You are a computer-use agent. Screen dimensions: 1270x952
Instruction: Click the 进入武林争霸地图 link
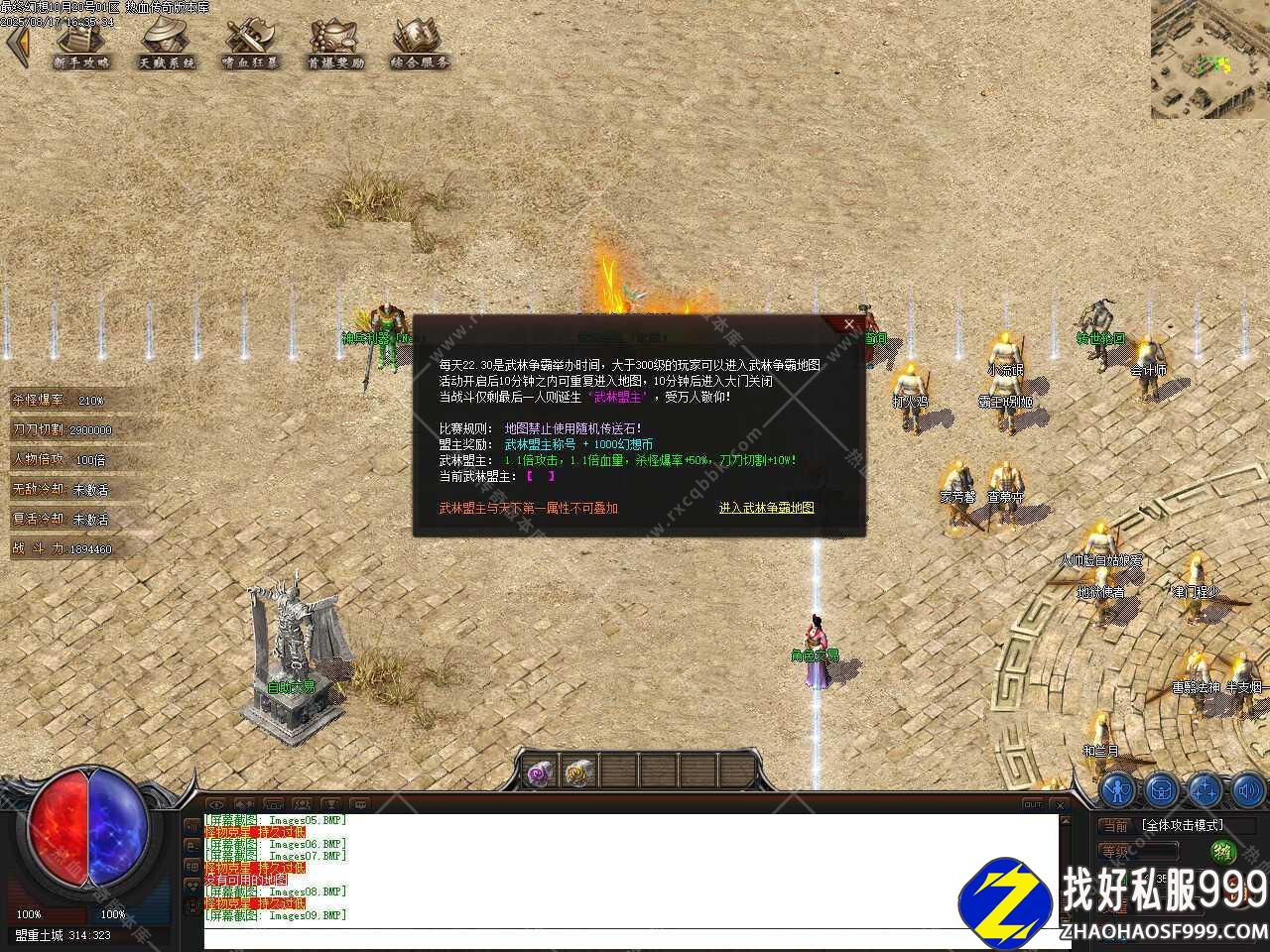[766, 508]
